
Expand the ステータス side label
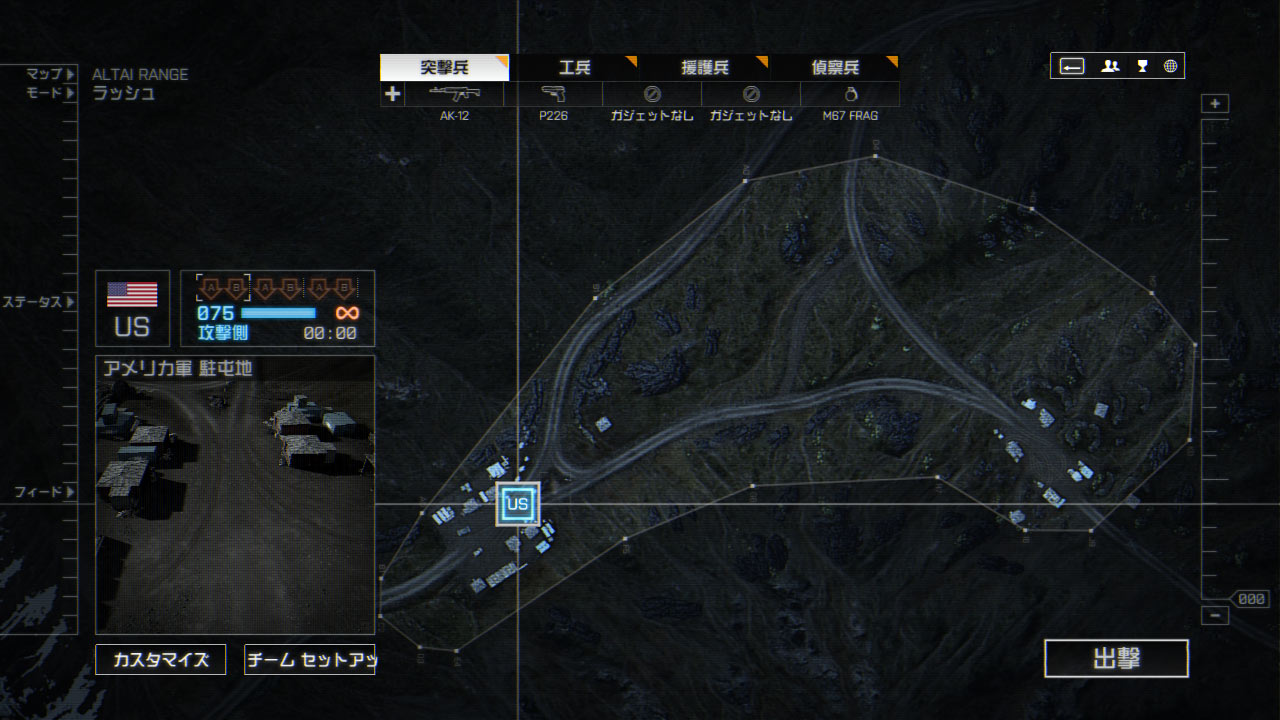tap(38, 302)
